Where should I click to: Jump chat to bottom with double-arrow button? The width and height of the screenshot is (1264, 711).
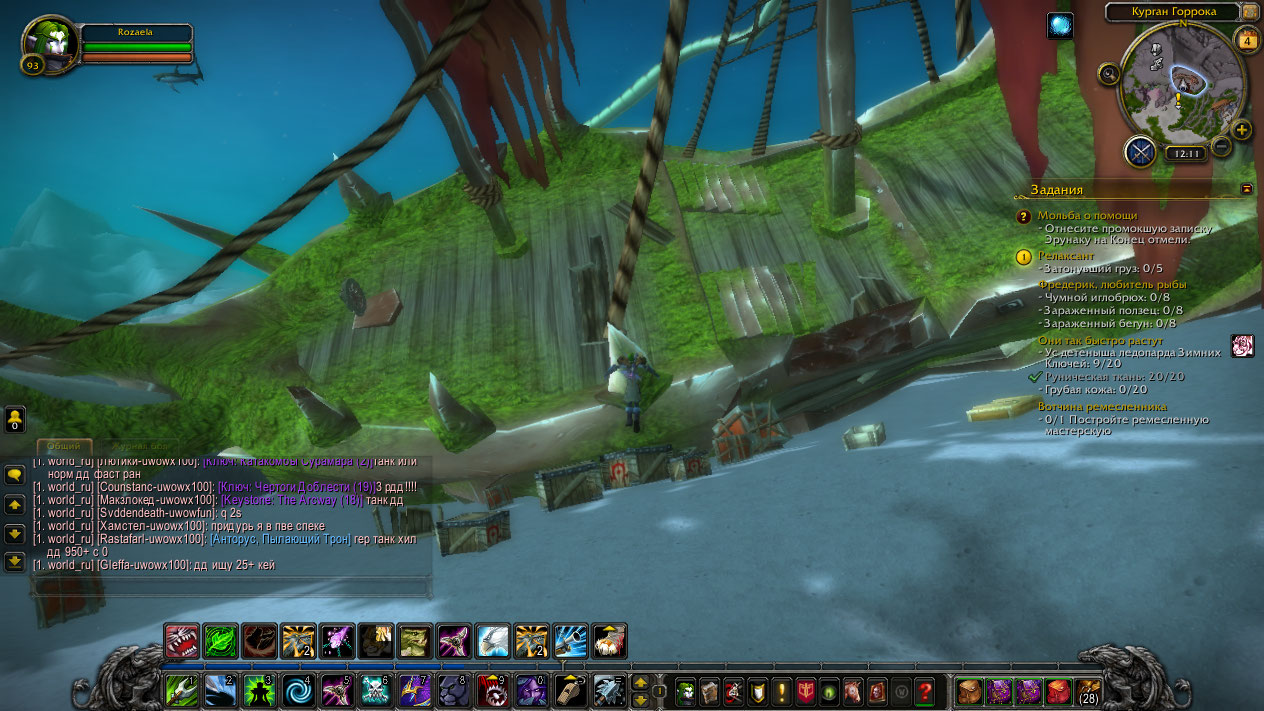pos(15,562)
